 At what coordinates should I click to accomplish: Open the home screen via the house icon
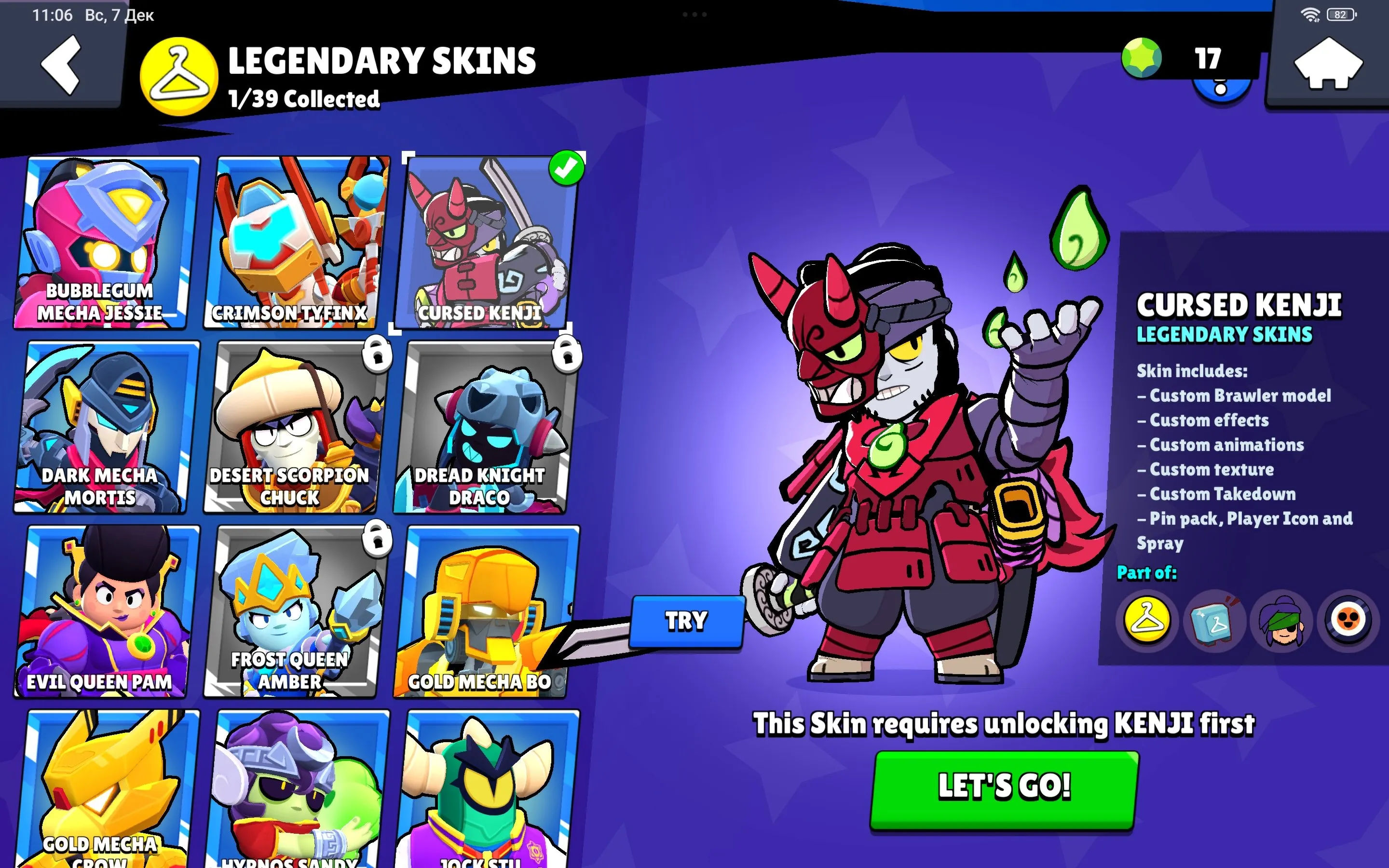pos(1328,63)
